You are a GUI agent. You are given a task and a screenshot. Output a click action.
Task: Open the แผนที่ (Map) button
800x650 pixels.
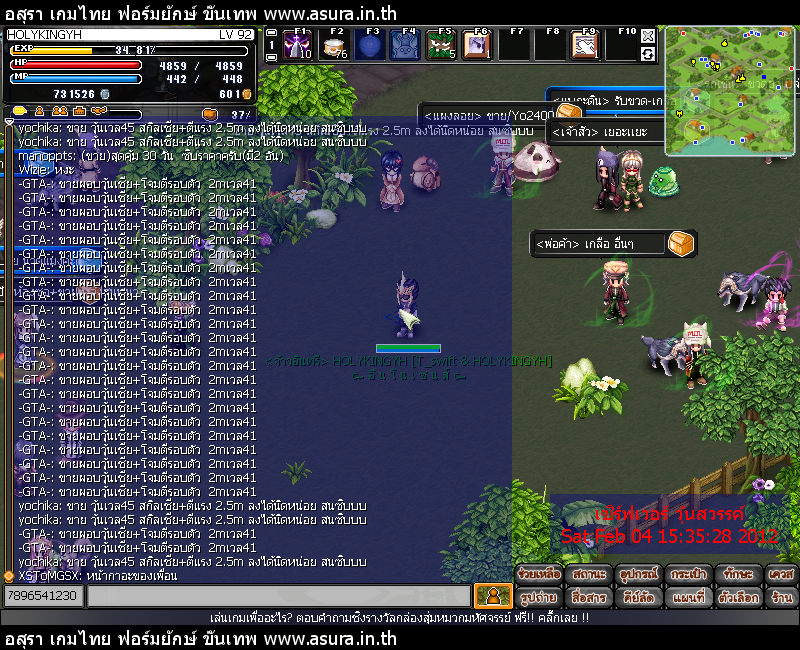688,597
